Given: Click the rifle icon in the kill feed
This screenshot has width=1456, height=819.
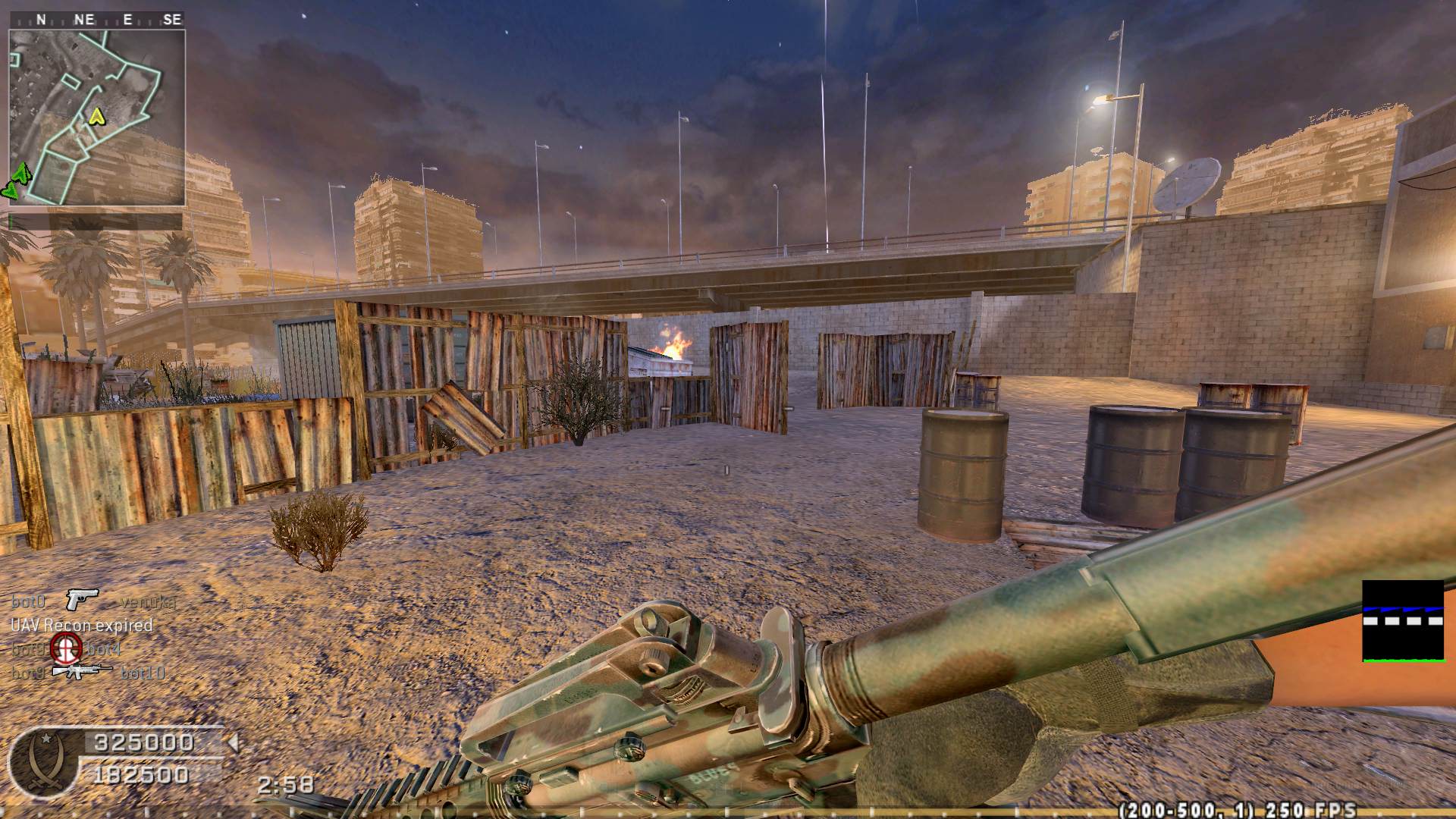Looking at the screenshot, I should (81, 671).
